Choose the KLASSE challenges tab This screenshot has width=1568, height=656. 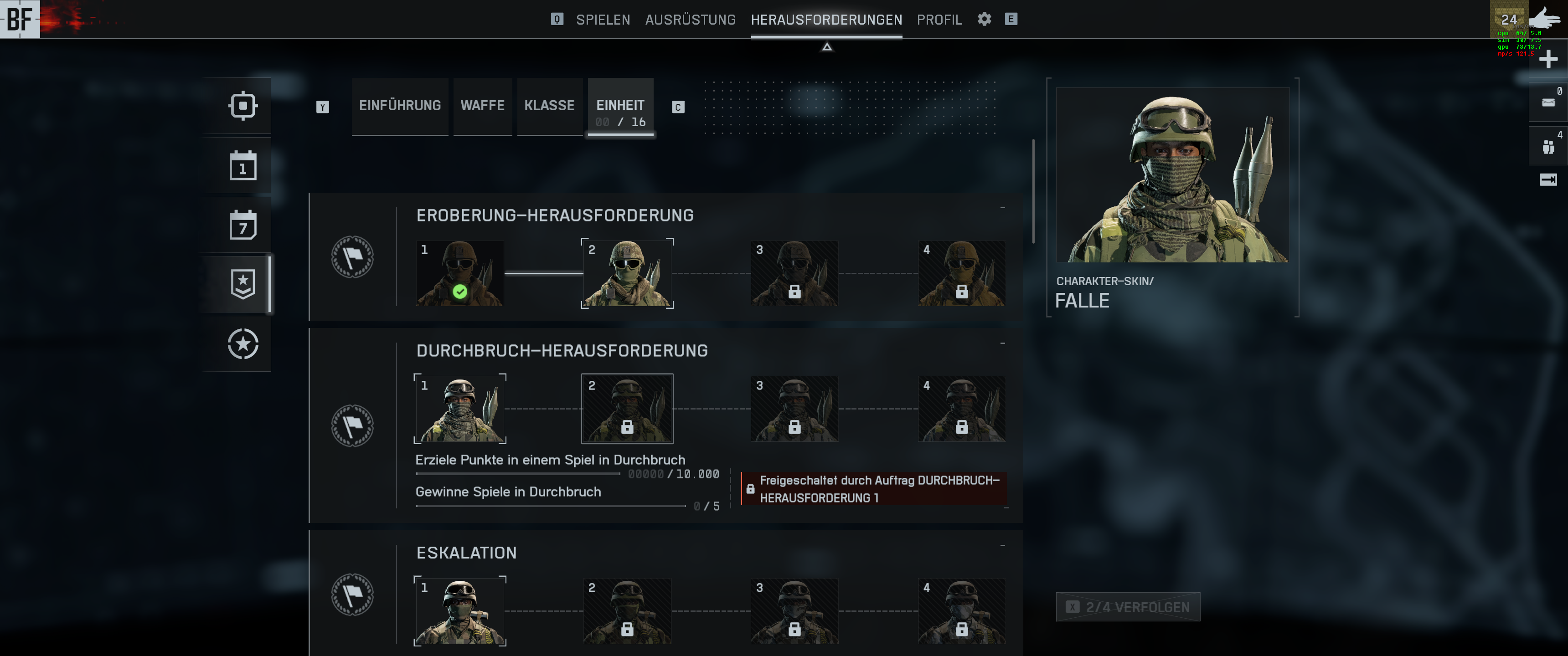click(x=549, y=106)
